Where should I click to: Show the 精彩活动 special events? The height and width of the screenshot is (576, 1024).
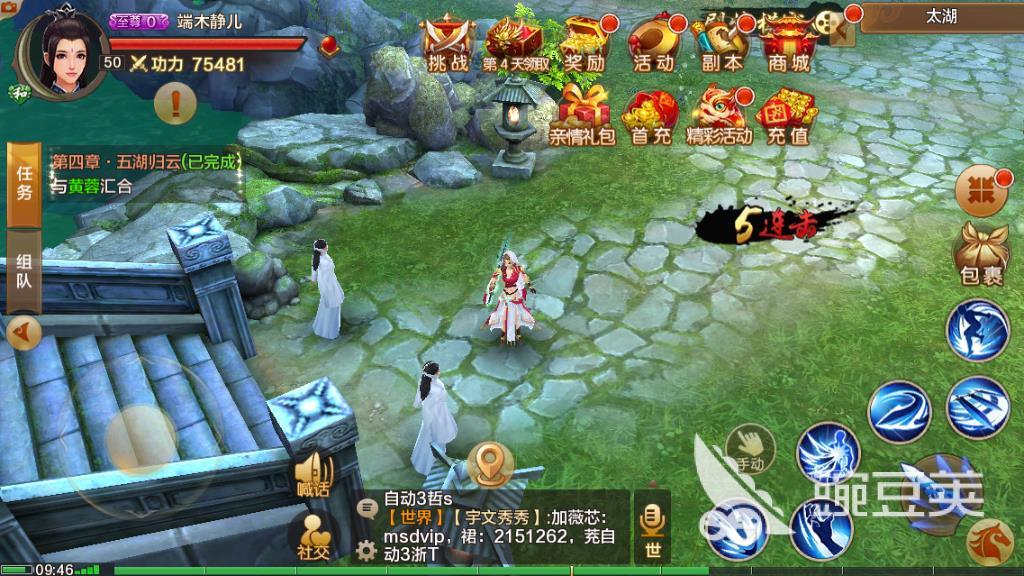click(719, 117)
